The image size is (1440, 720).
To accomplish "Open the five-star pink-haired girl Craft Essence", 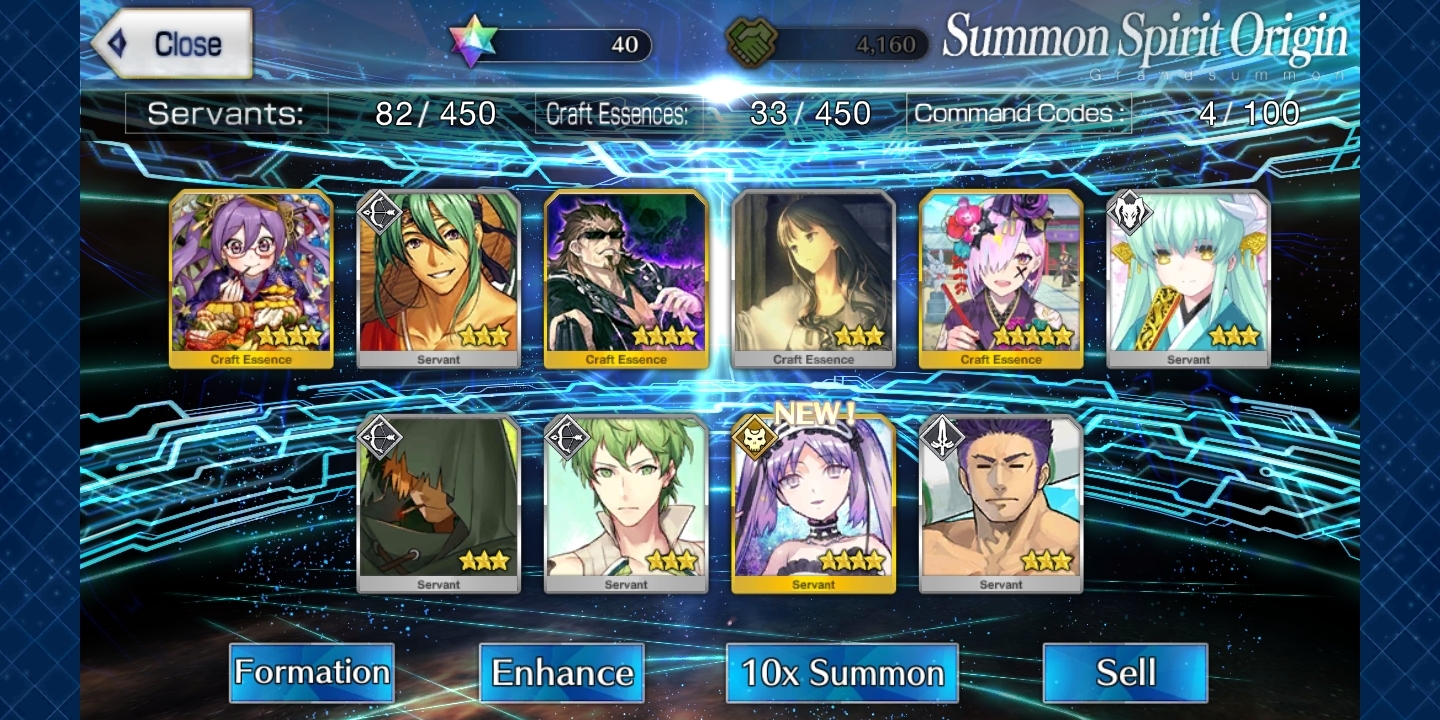I will (x=1001, y=279).
